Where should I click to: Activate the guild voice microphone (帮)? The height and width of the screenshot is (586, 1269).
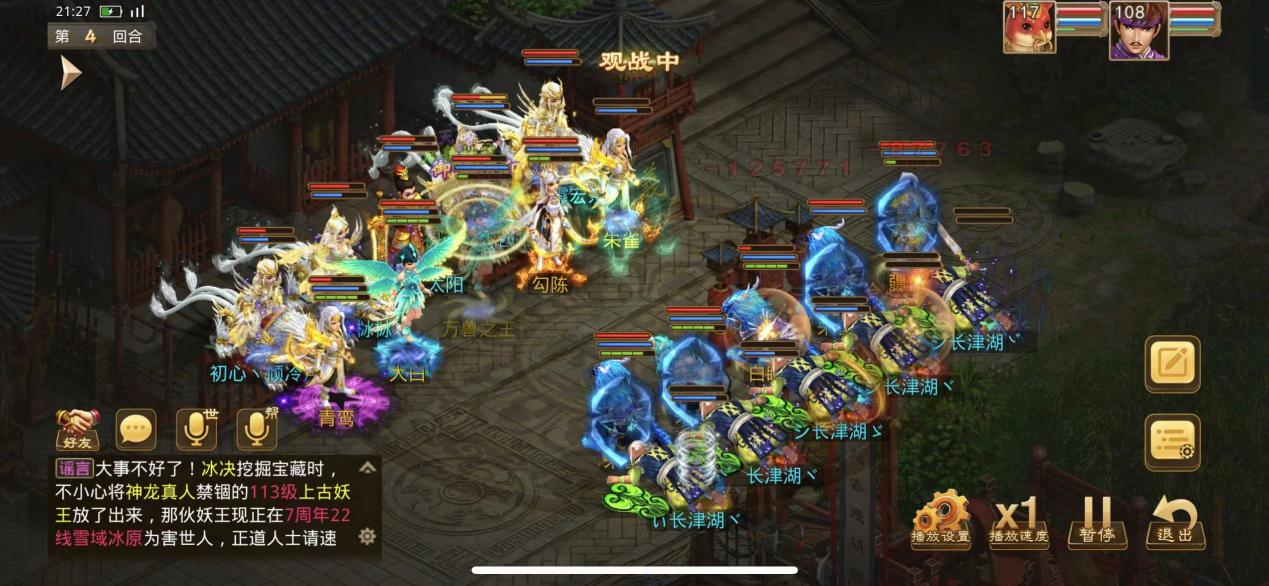point(256,428)
